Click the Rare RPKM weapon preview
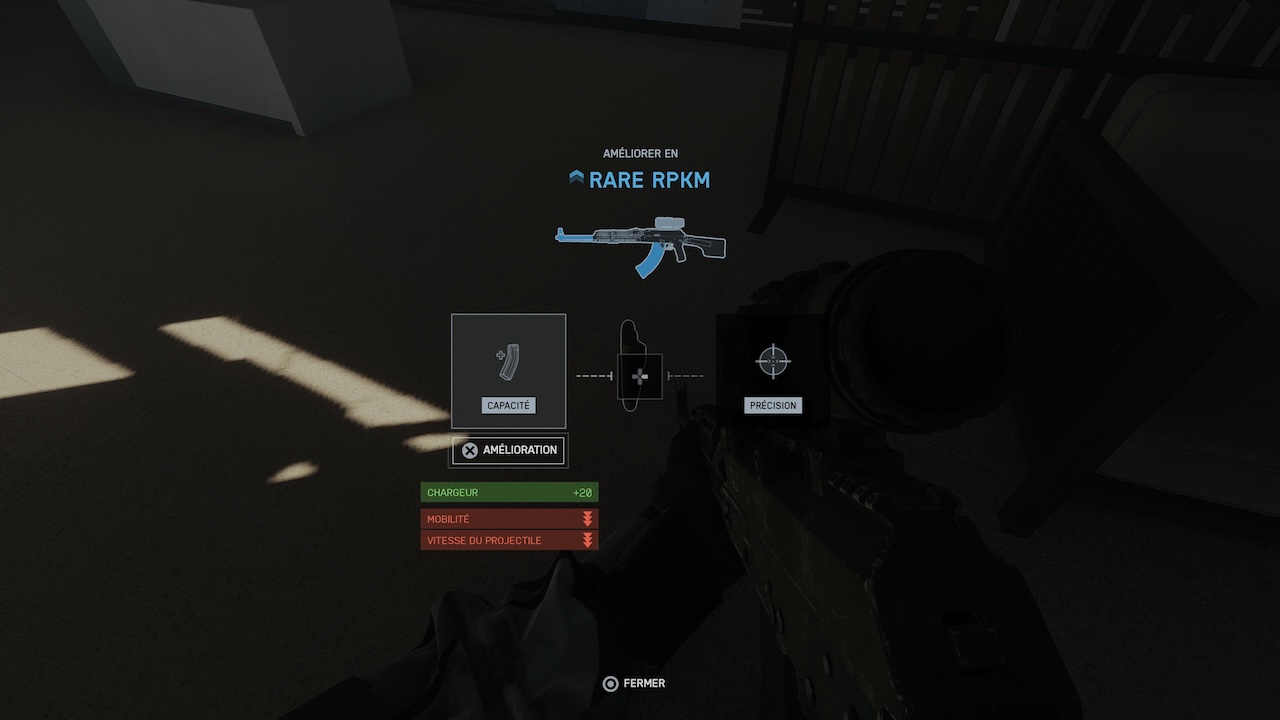This screenshot has width=1280, height=720. coord(640,245)
